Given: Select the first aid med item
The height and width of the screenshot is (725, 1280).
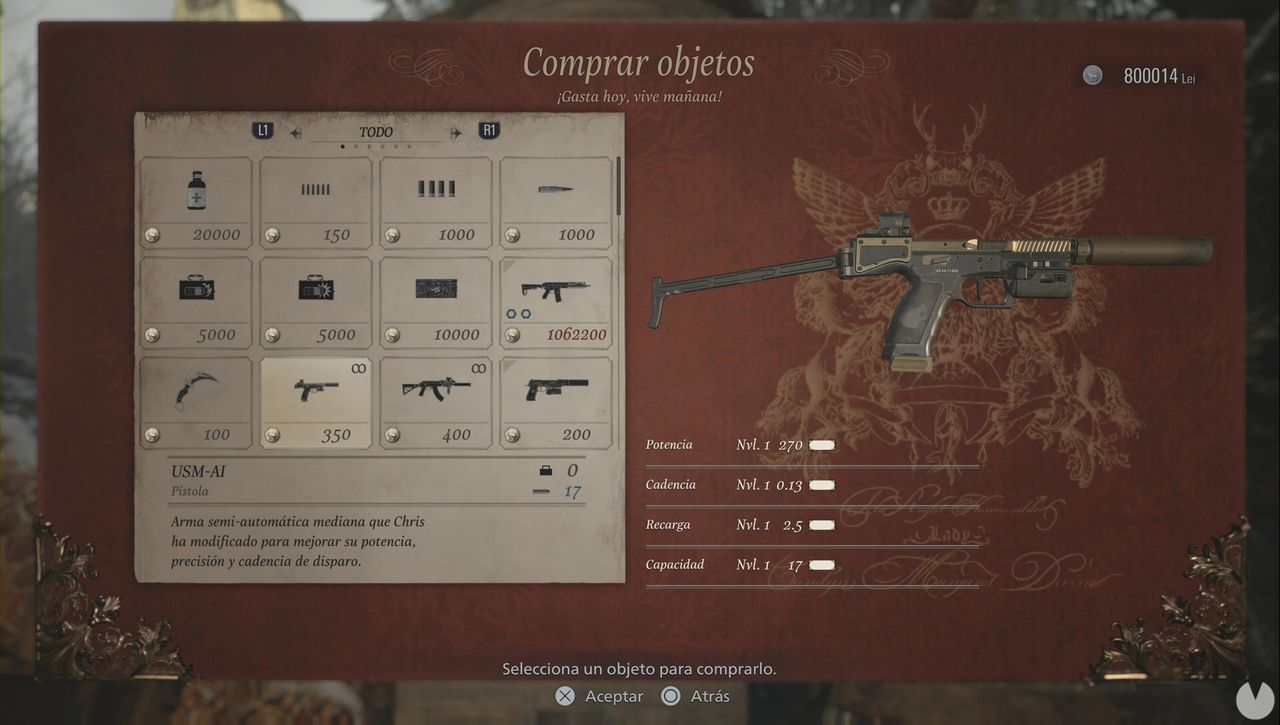Looking at the screenshot, I should click(x=195, y=200).
